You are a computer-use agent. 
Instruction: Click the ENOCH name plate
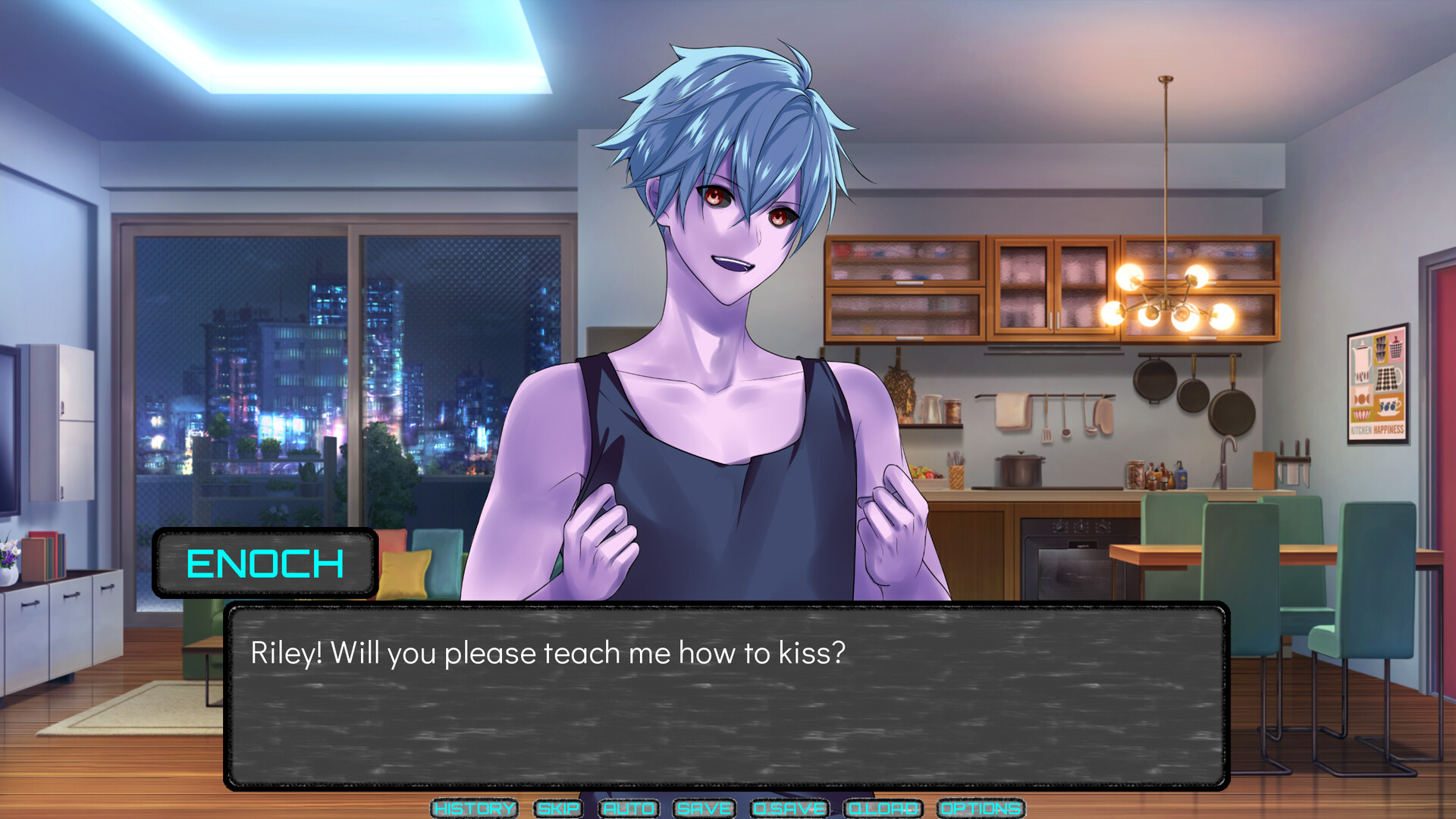click(265, 563)
